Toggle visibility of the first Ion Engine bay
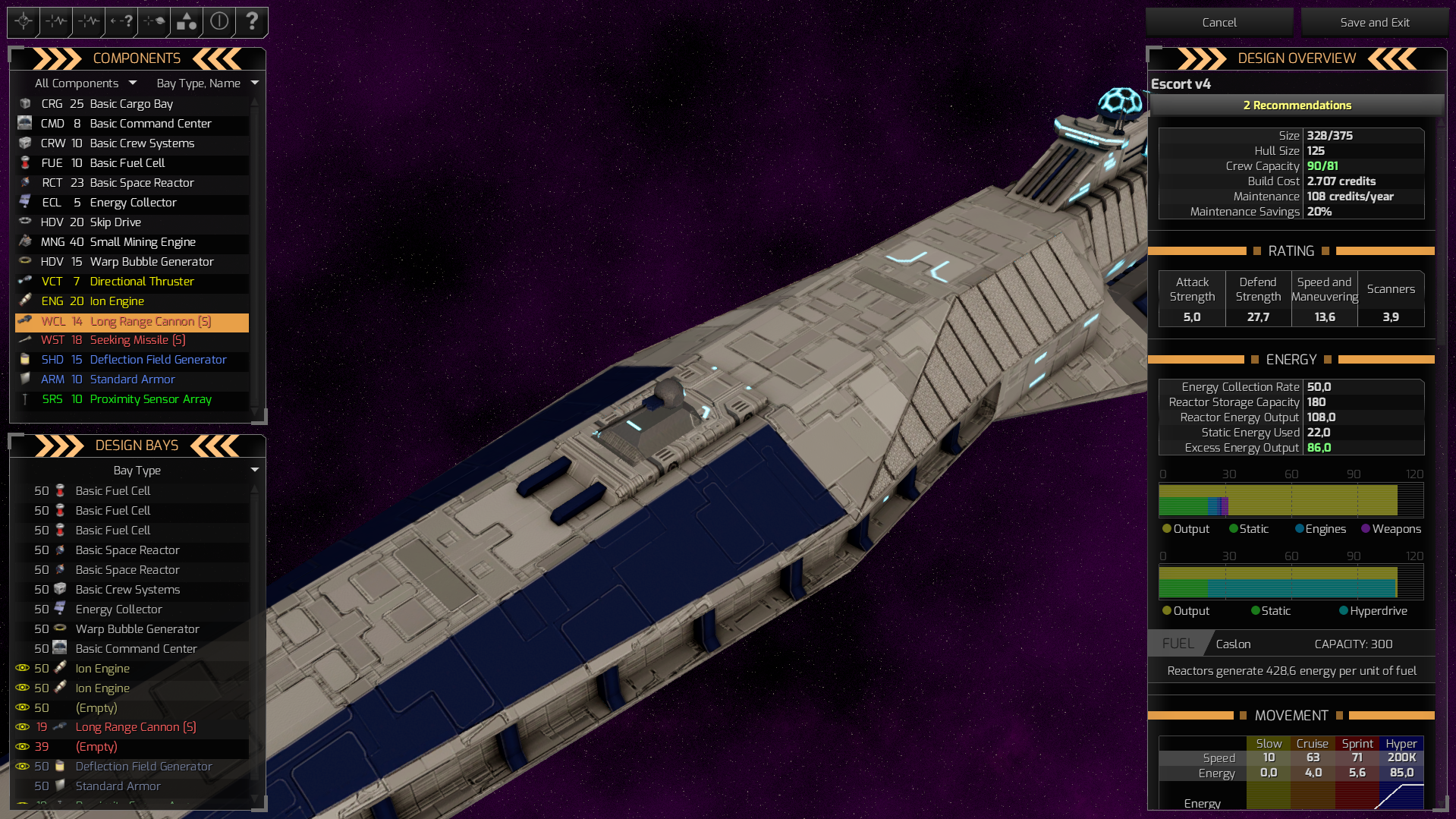Screen dimensions: 1456x819 point(22,668)
